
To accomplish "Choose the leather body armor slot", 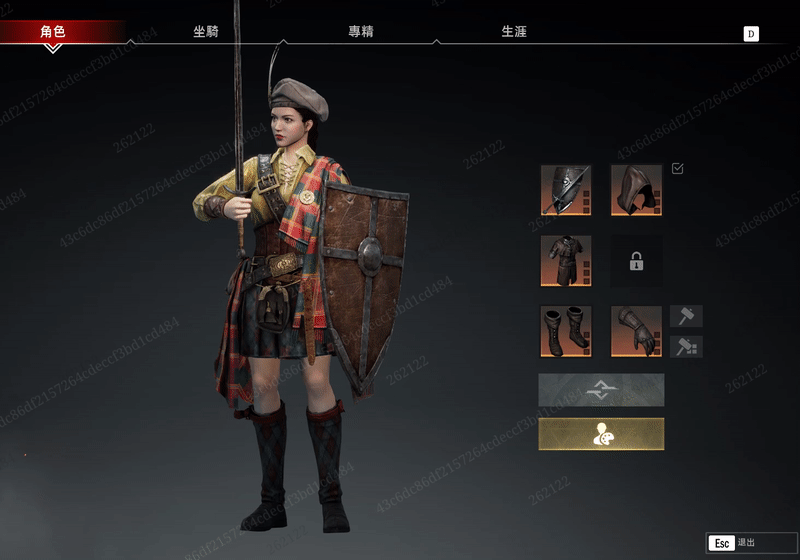I will (566, 261).
